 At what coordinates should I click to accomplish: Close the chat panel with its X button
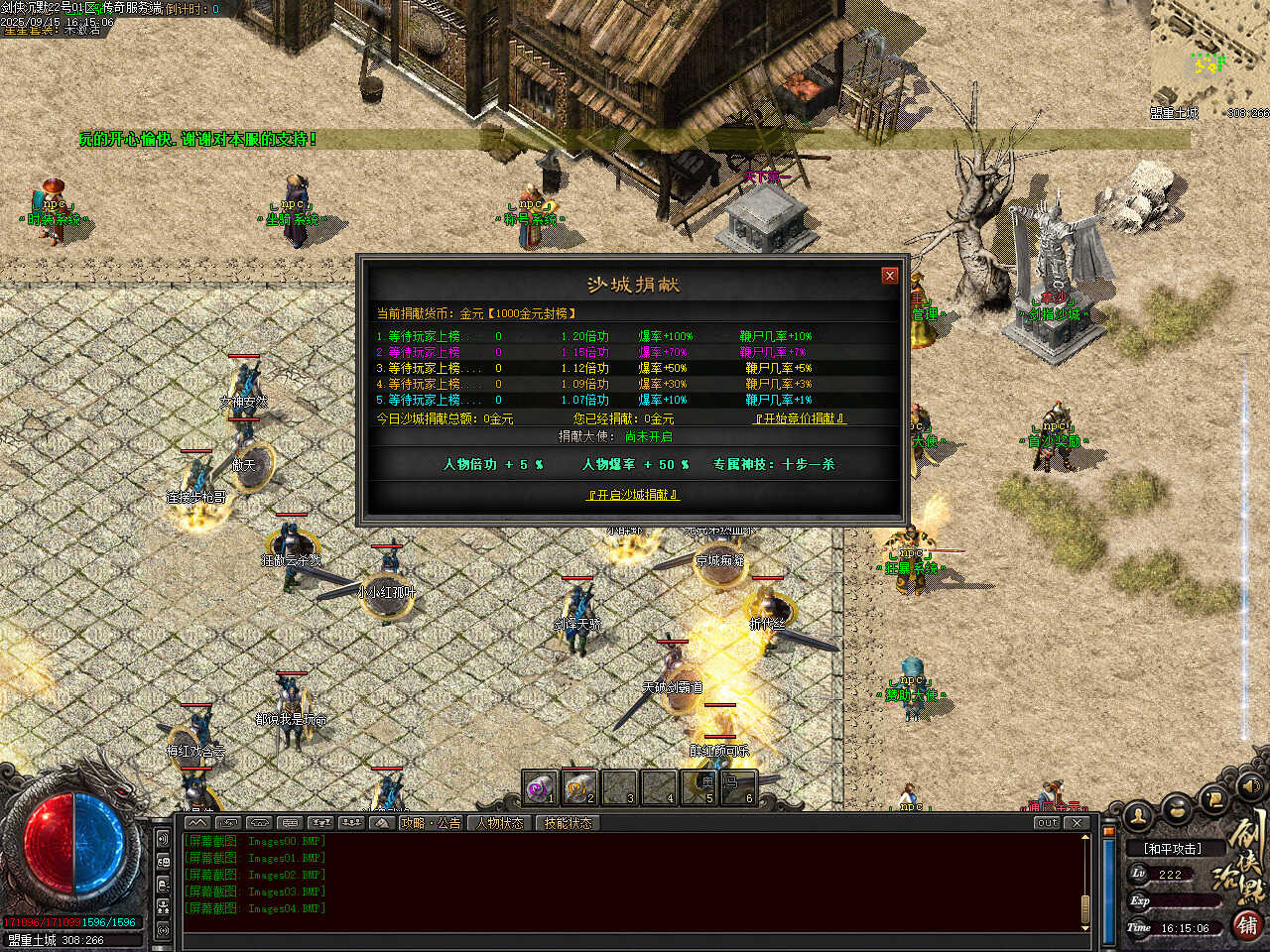coord(1077,823)
